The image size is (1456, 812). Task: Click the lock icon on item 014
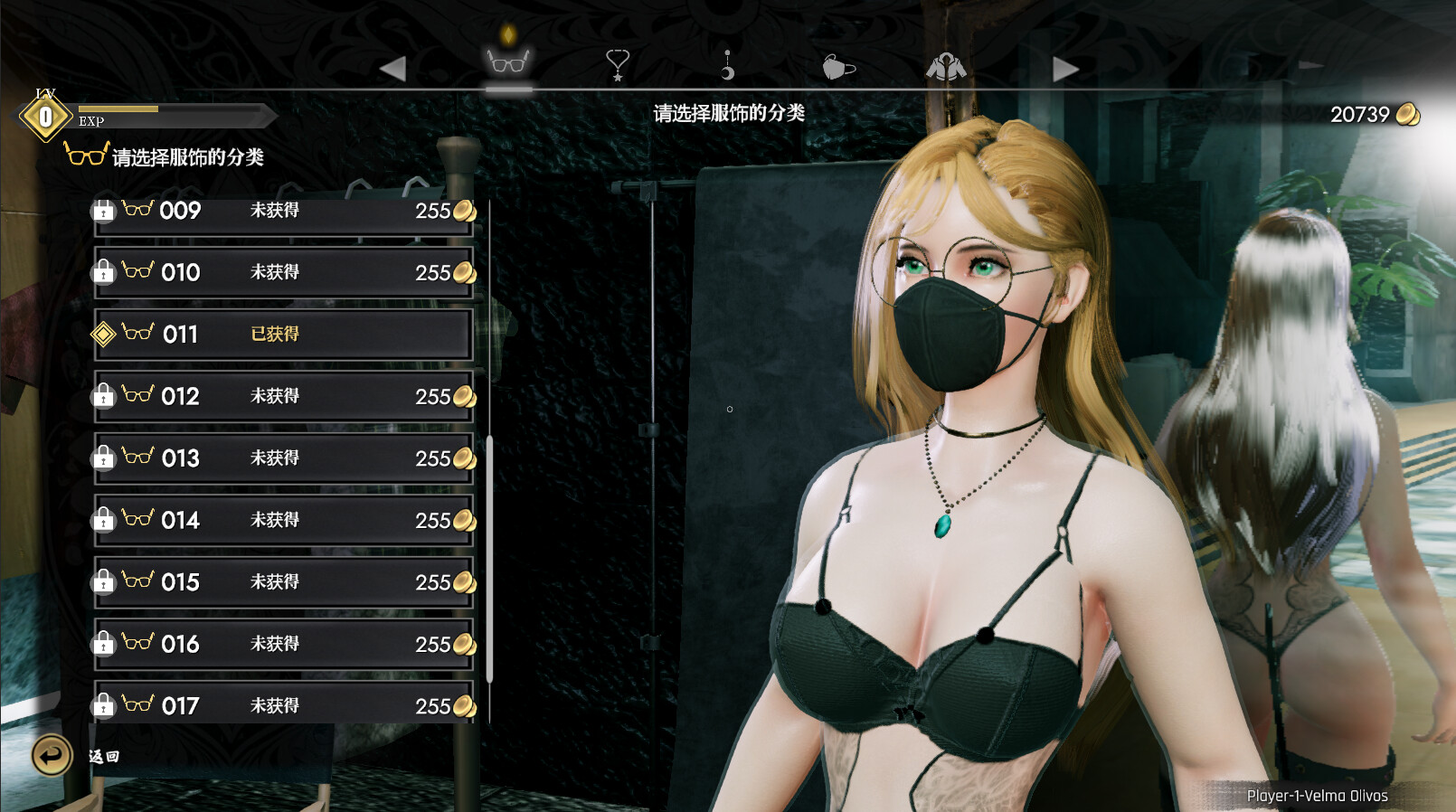tap(105, 520)
